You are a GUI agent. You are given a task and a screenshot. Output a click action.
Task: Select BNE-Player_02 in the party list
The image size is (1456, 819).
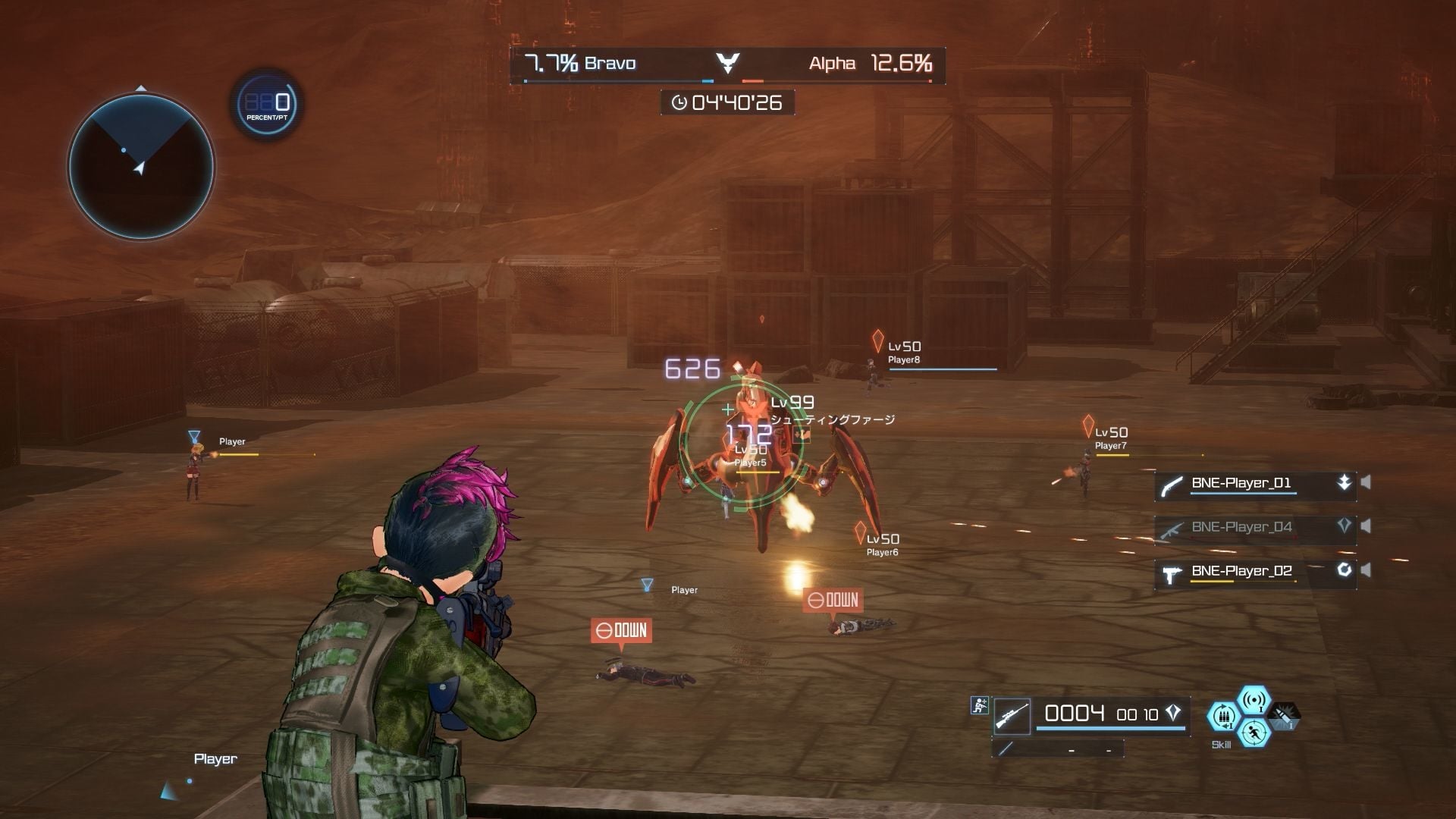(1241, 572)
